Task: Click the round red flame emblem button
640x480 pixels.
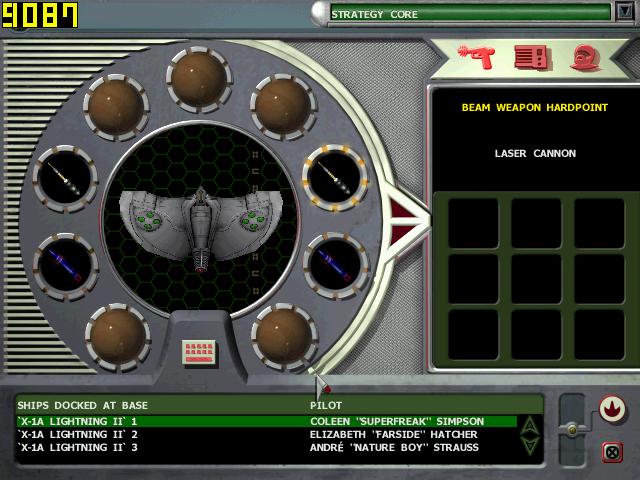Action: 611,409
